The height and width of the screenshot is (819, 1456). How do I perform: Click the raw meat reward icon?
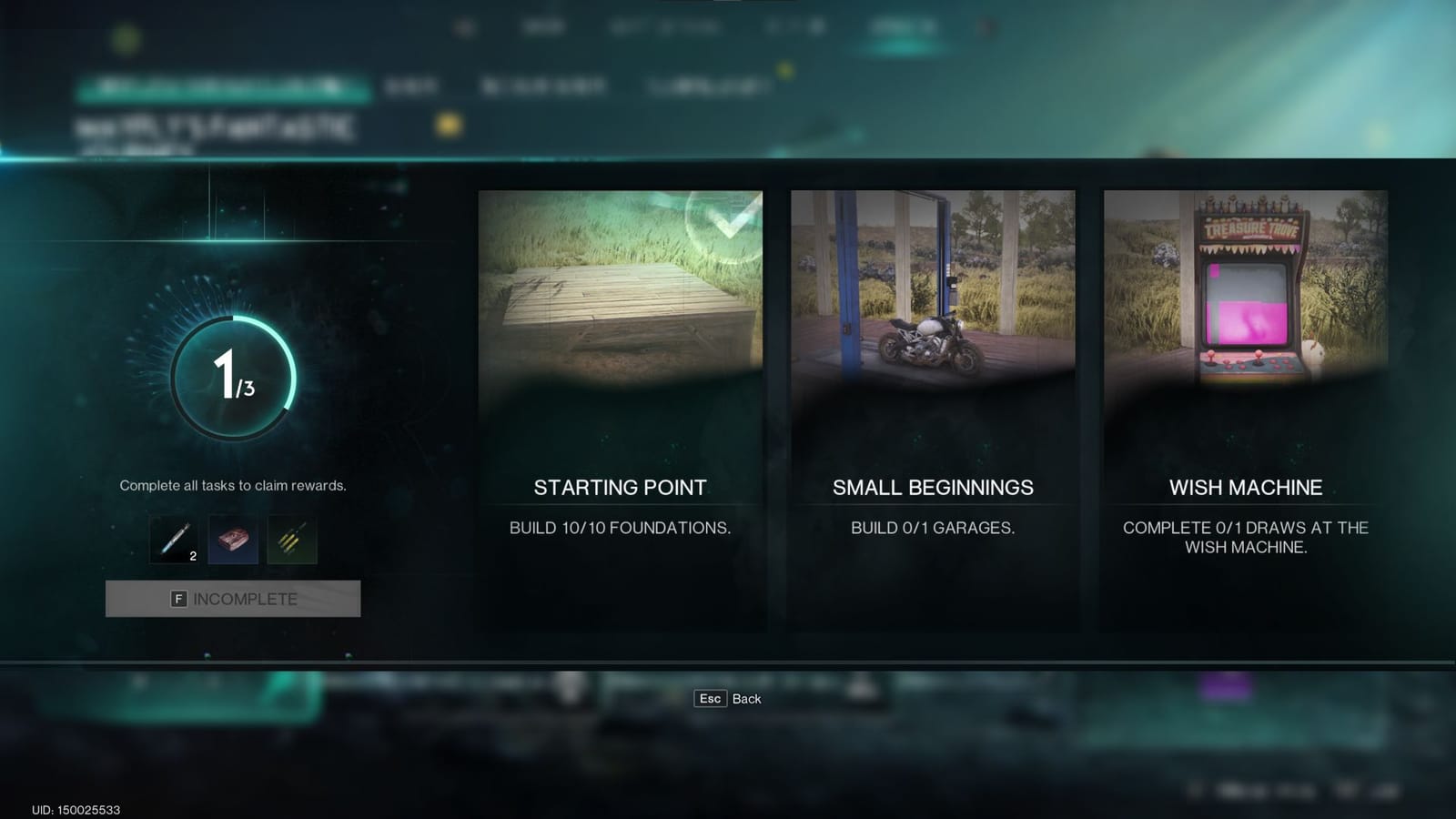click(x=232, y=541)
